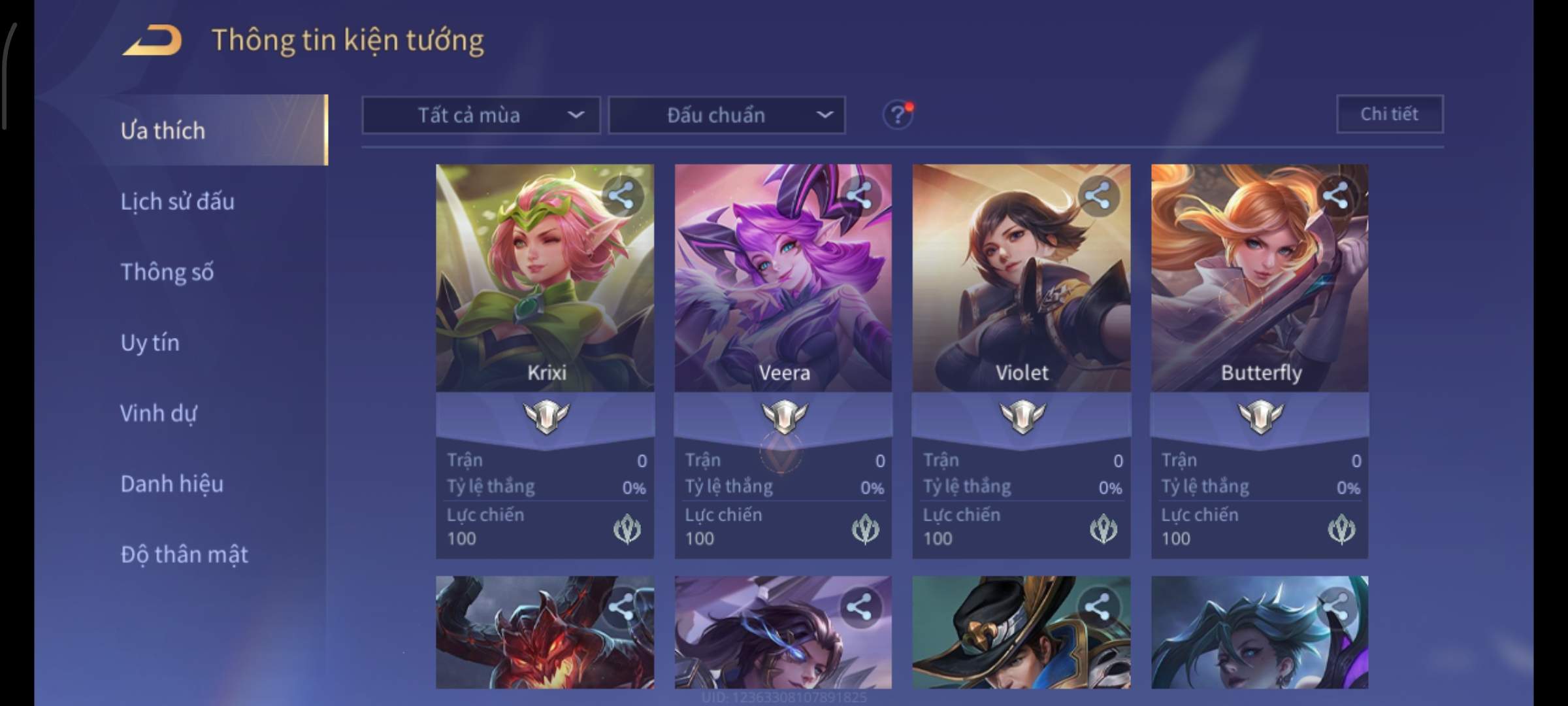Select the Uy tín tab
The height and width of the screenshot is (706, 1568).
(x=150, y=343)
